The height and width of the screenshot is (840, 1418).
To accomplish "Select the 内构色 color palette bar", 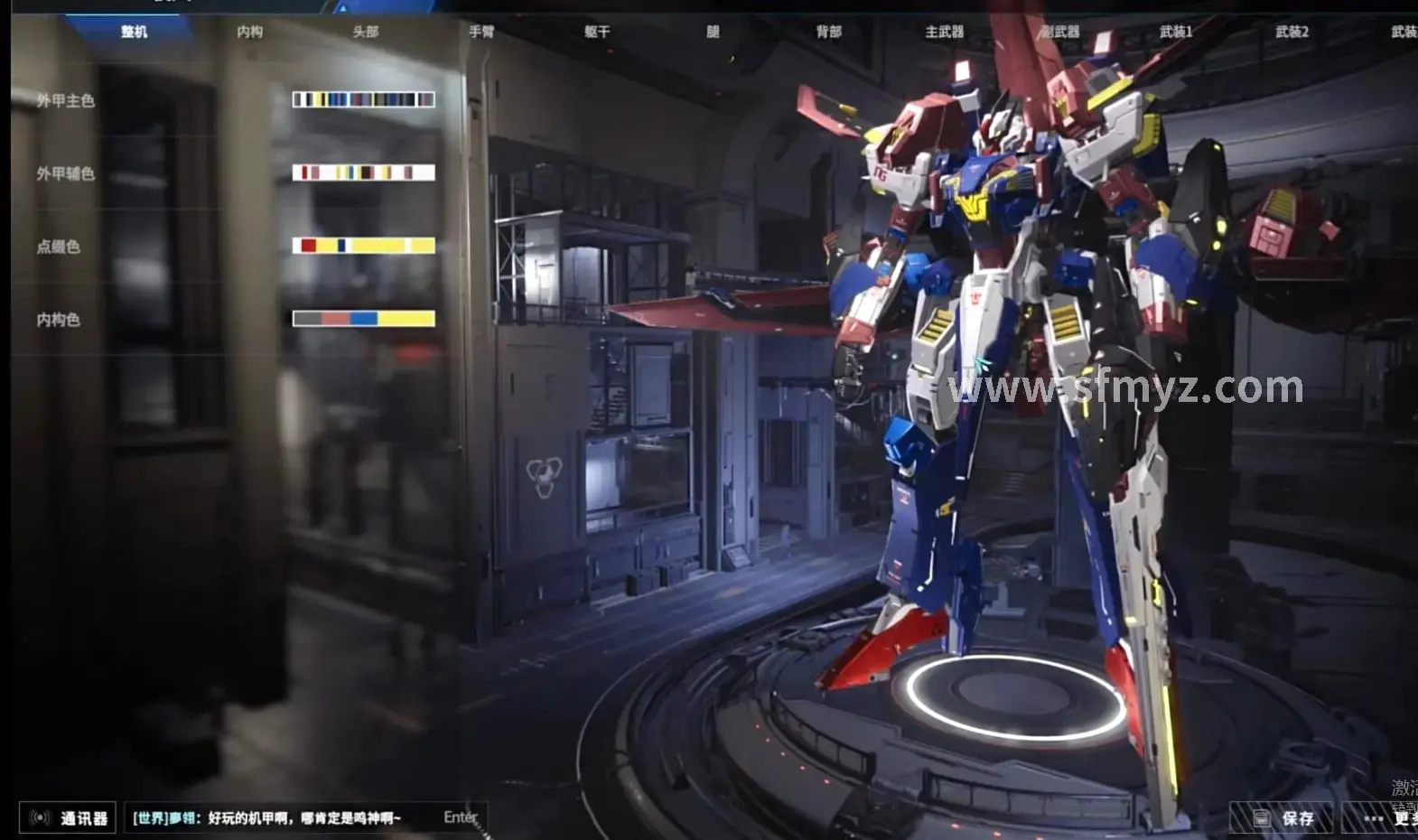I will (363, 319).
